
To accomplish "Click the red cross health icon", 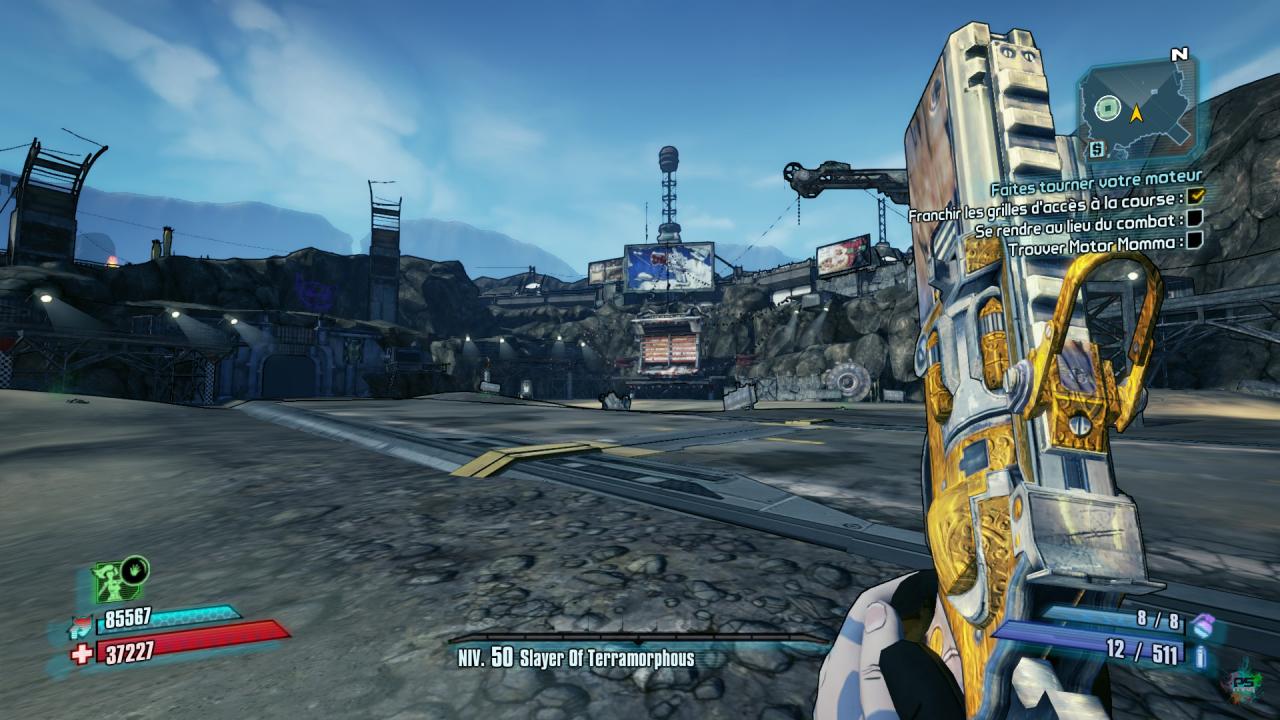I will coord(82,652).
